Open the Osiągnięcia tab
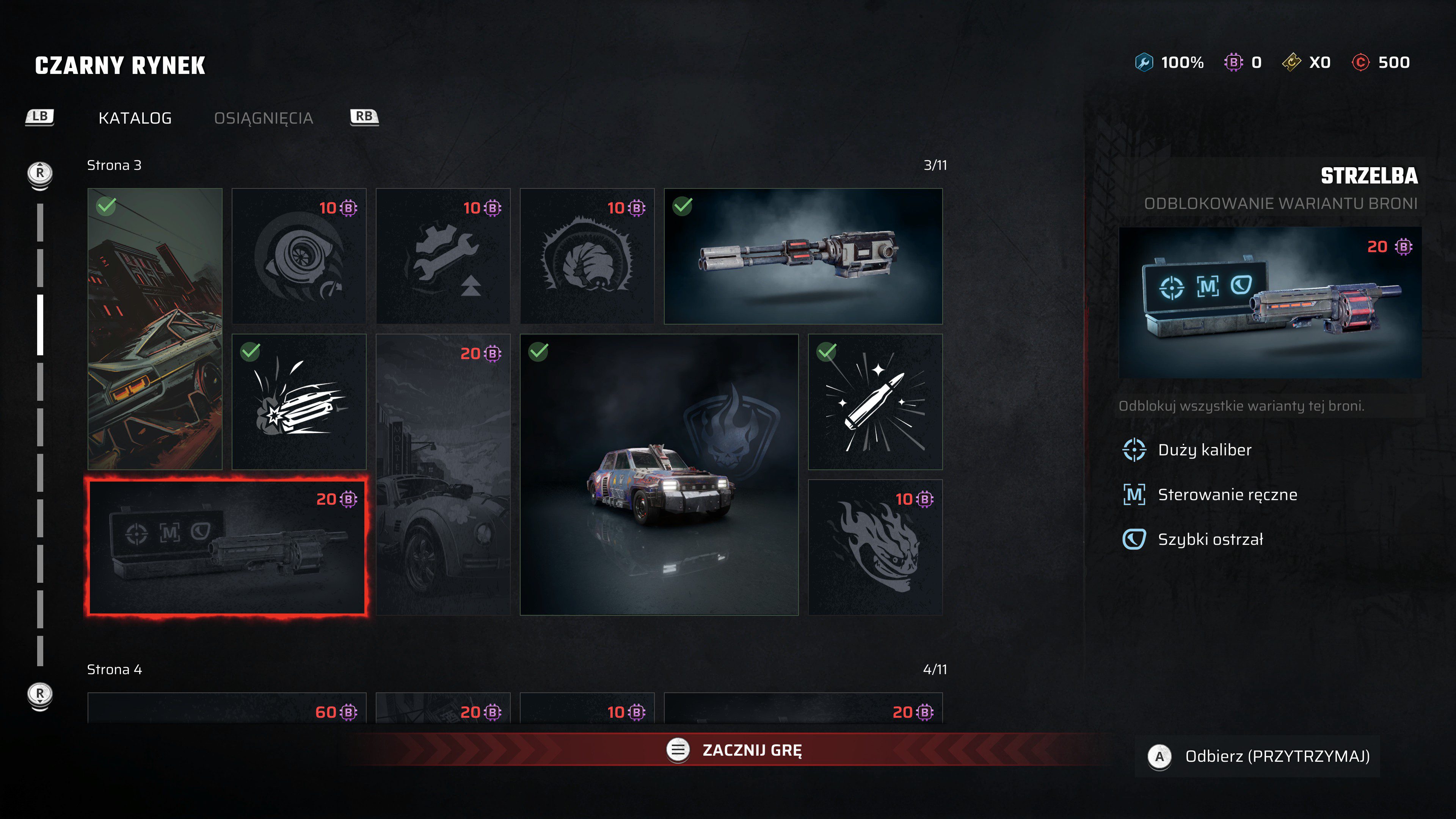 pyautogui.click(x=264, y=118)
